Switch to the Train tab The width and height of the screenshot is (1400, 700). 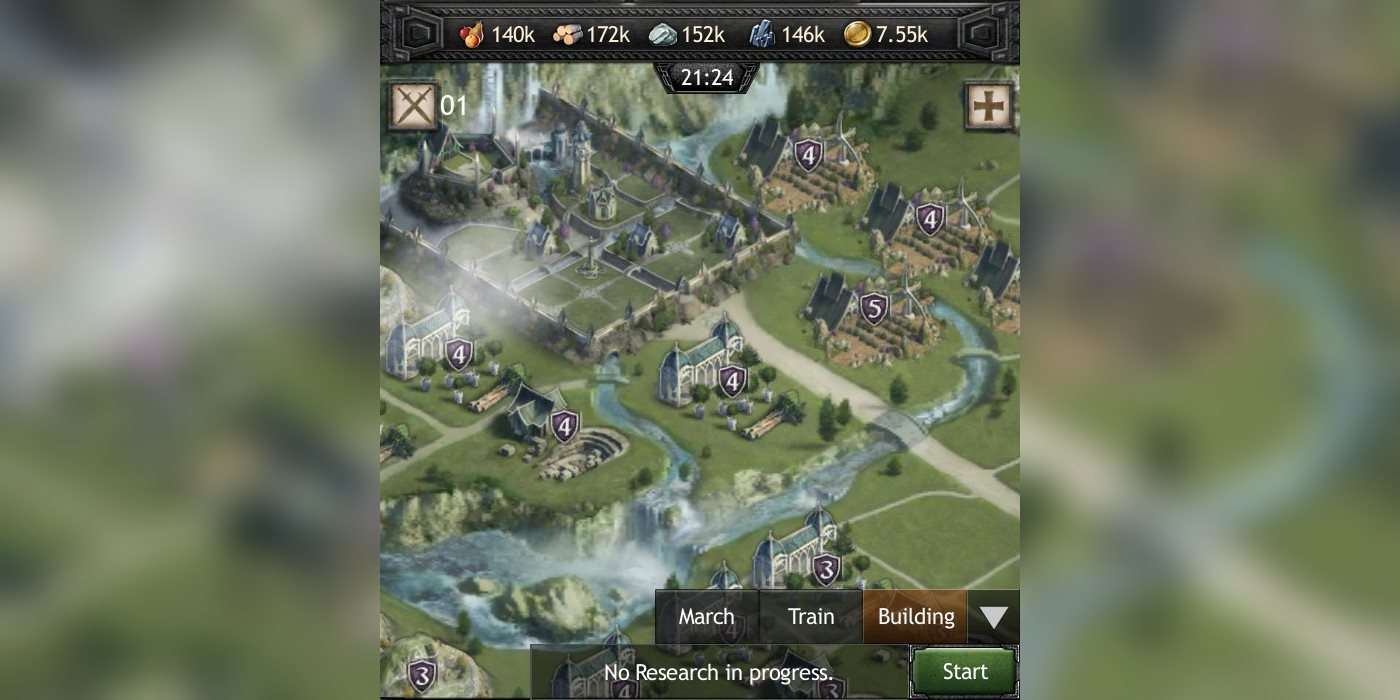coord(811,617)
